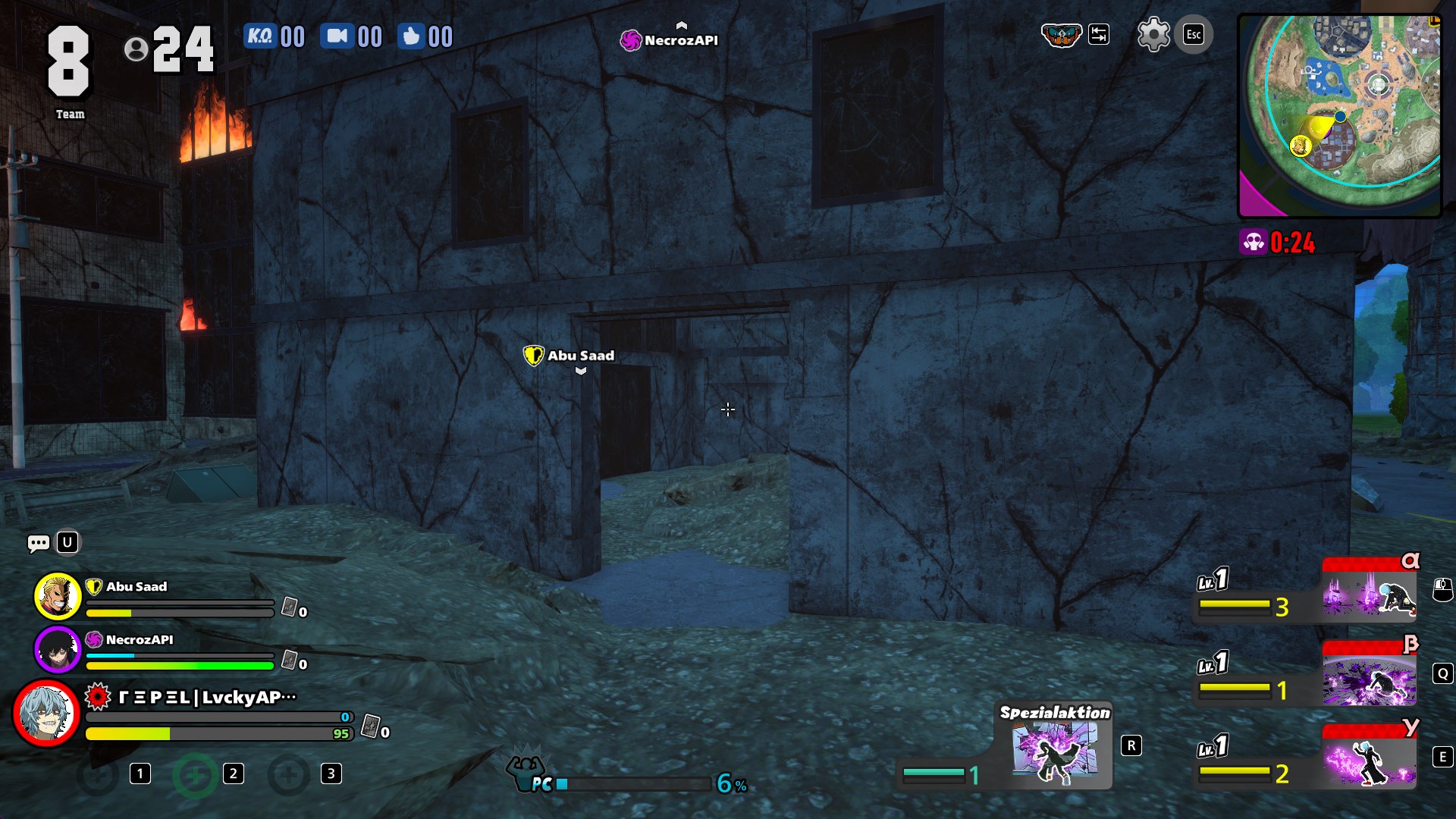The height and width of the screenshot is (819, 1456).
Task: Open the chat speech bubble icon
Action: click(x=39, y=543)
